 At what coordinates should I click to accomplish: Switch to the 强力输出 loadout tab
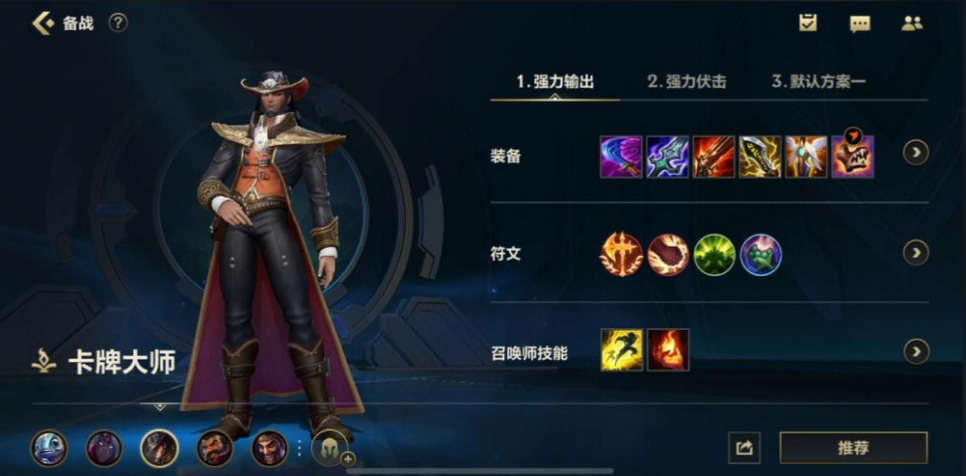(x=555, y=82)
